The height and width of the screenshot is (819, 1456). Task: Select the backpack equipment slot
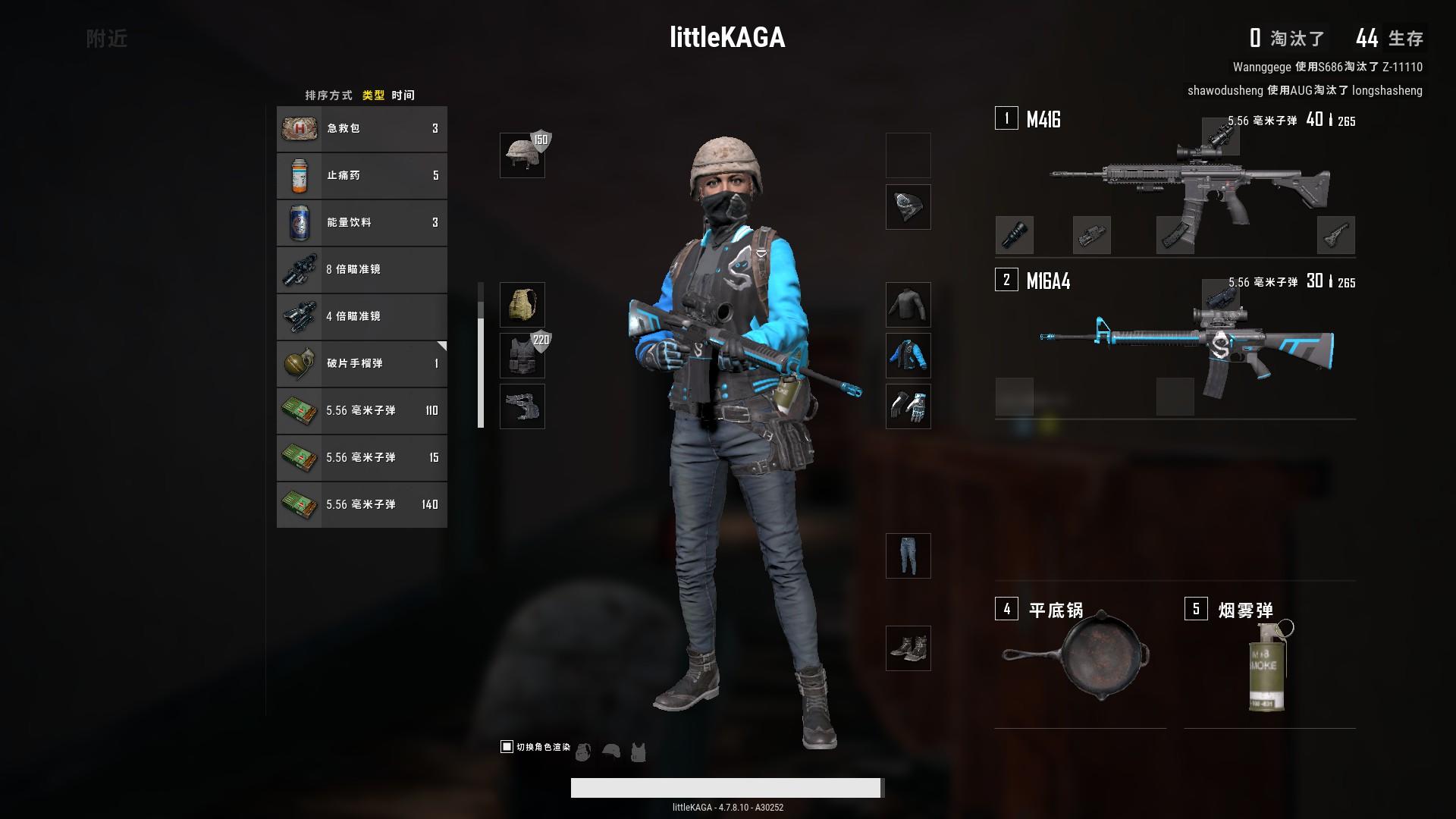coord(522,305)
